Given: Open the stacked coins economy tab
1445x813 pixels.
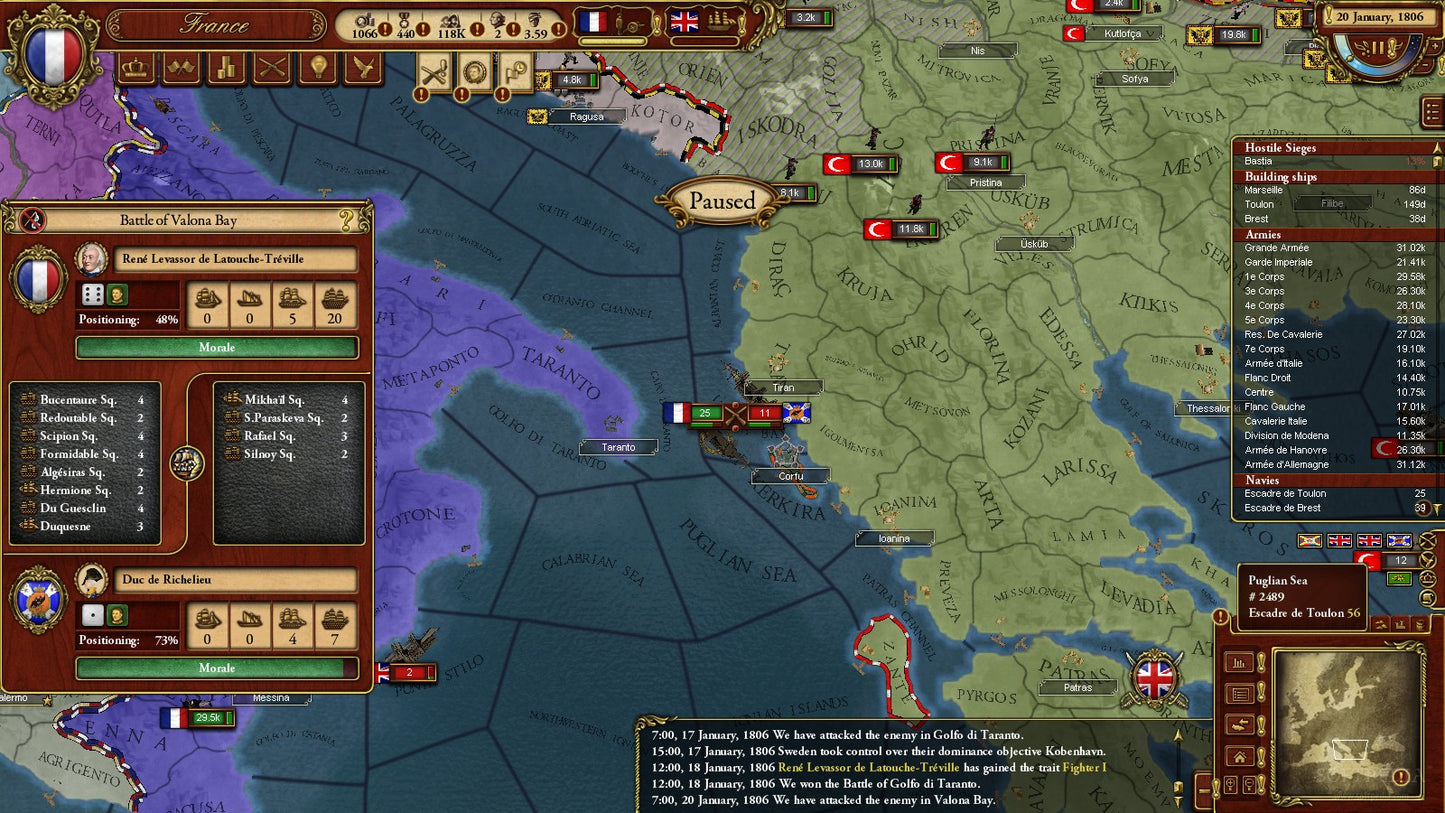Looking at the screenshot, I should click(x=226, y=68).
